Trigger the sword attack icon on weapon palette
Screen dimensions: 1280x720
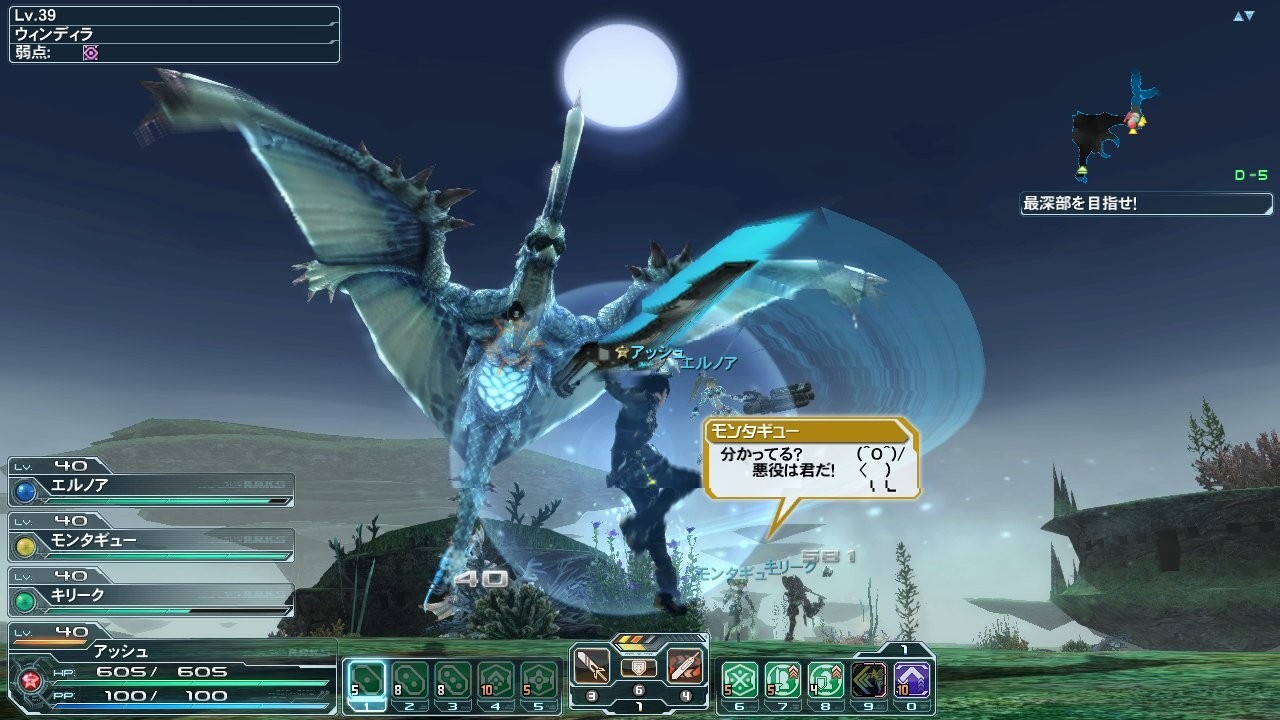point(593,666)
